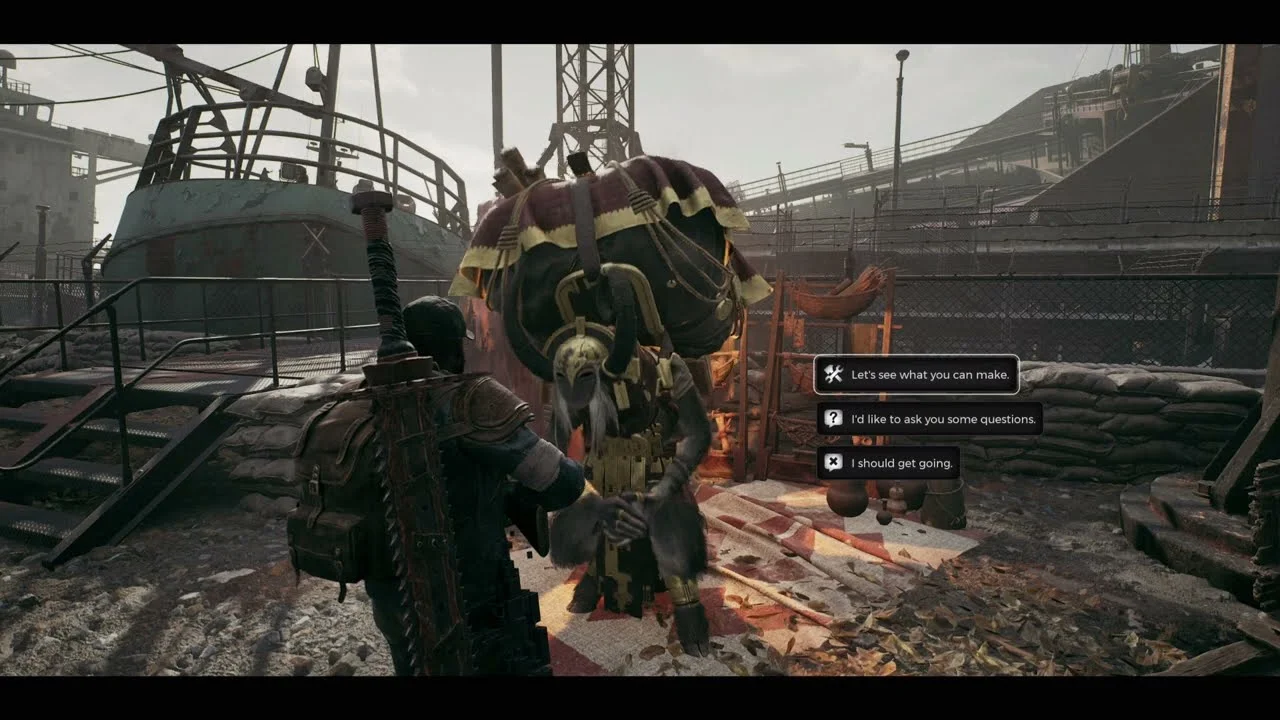Image resolution: width=1280 pixels, height=720 pixels.
Task: Select "I'd like to ask you some questions."
Action: pyautogui.click(x=929, y=419)
